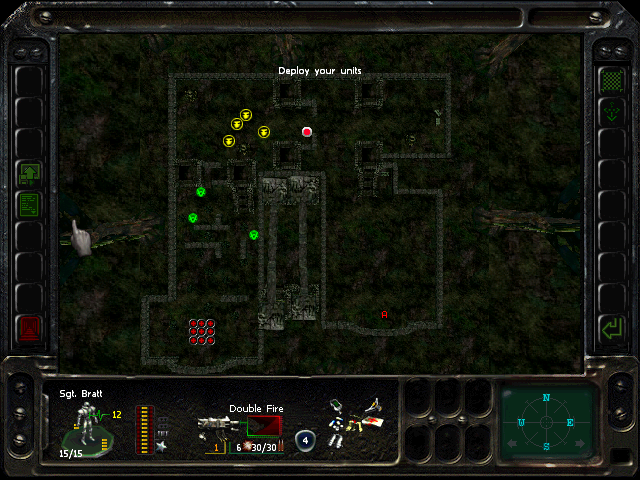Open the green document notes button
This screenshot has width=640, height=480.
tap(29, 206)
